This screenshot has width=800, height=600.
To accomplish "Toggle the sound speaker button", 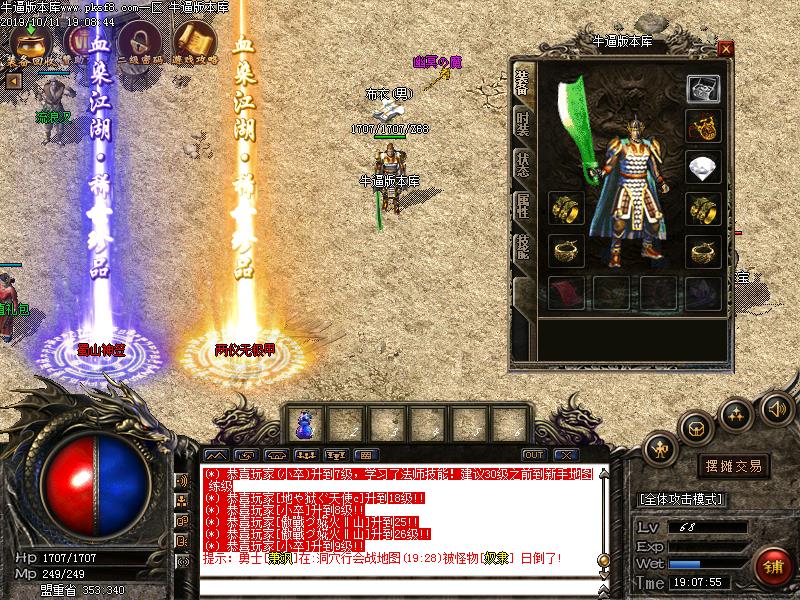I will tap(775, 408).
